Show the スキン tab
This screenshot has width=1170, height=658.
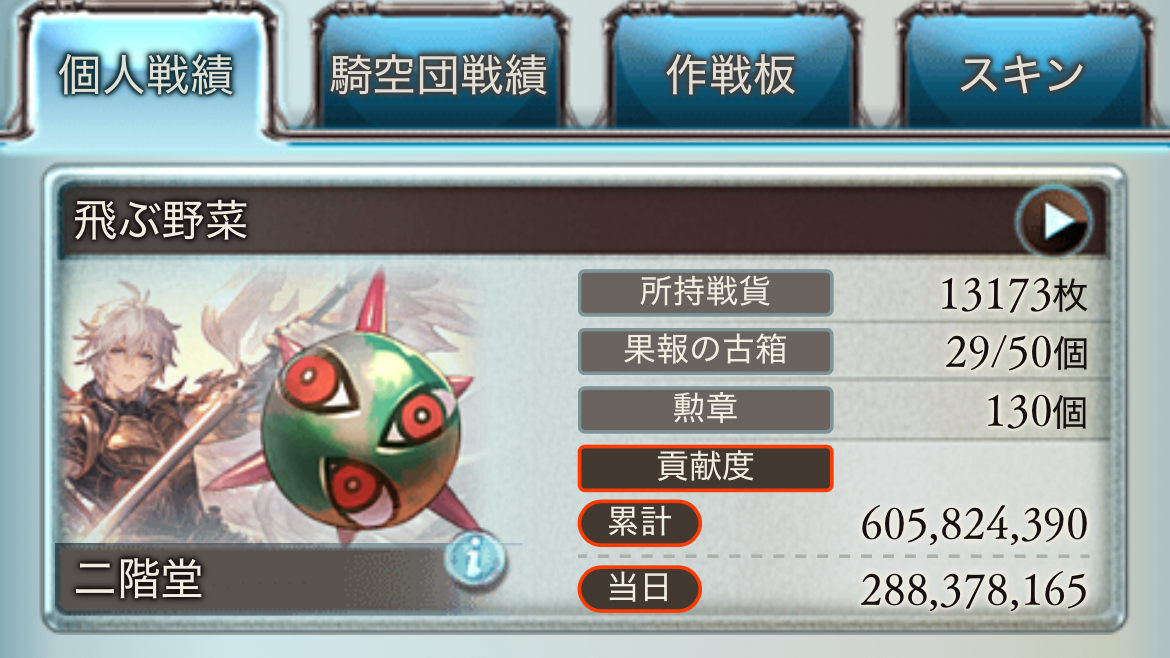pos(1021,76)
